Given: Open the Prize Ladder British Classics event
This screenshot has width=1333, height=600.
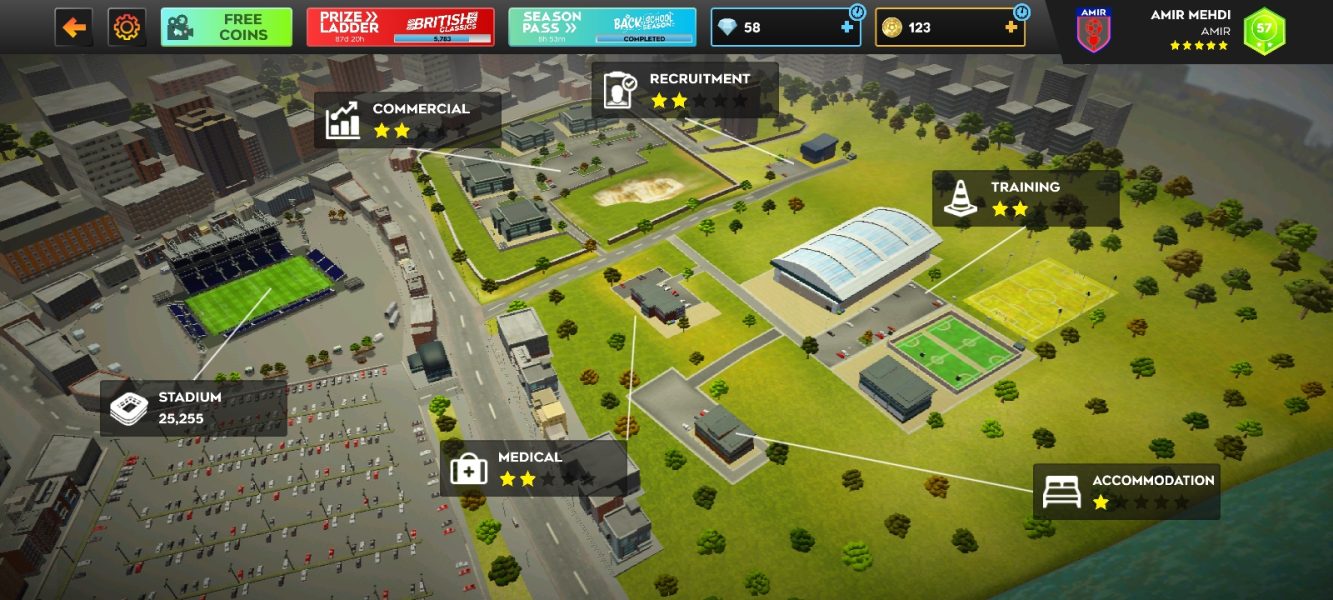Looking at the screenshot, I should [400, 27].
